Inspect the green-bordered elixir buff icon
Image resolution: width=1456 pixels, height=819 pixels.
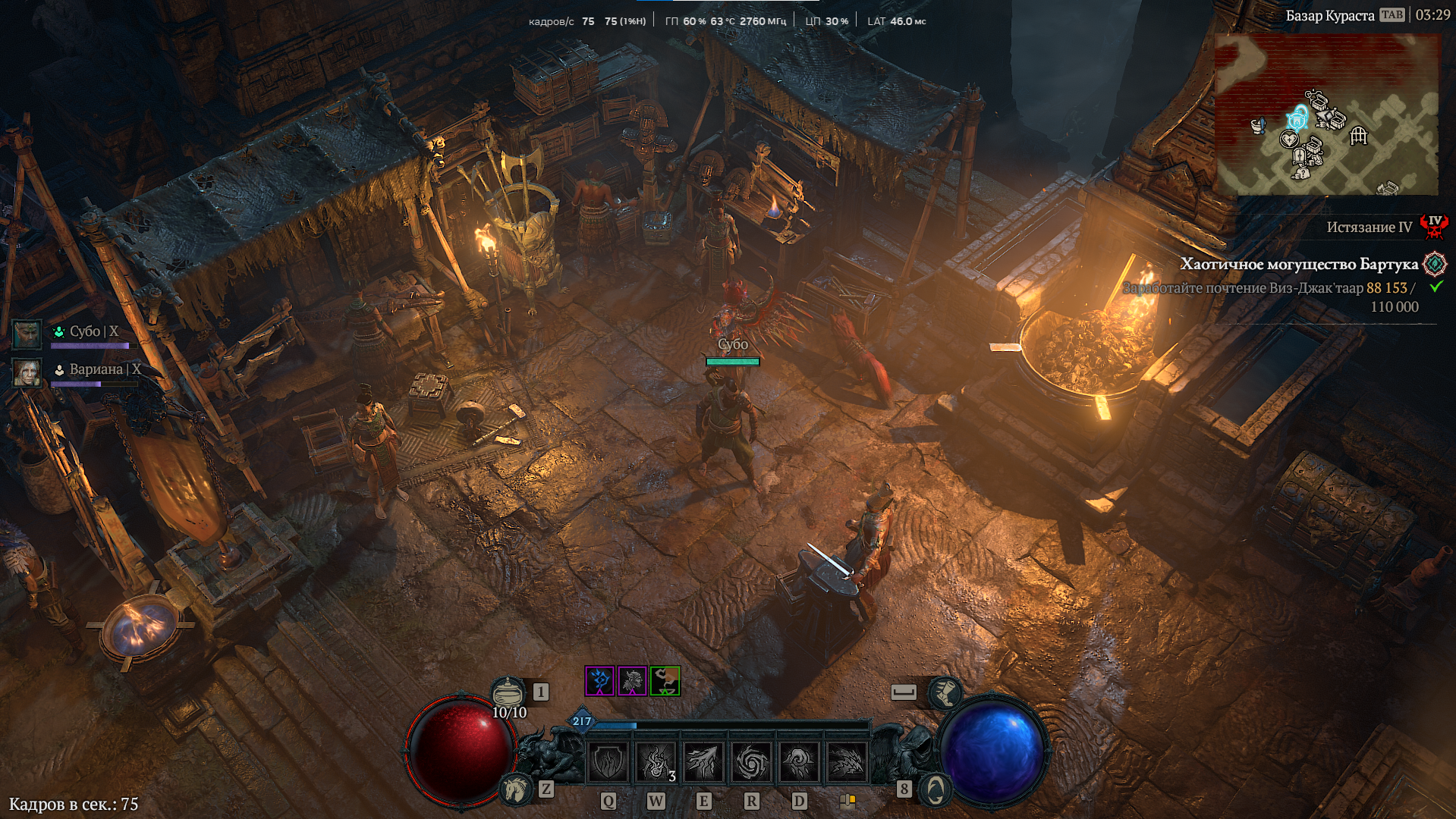tap(665, 681)
